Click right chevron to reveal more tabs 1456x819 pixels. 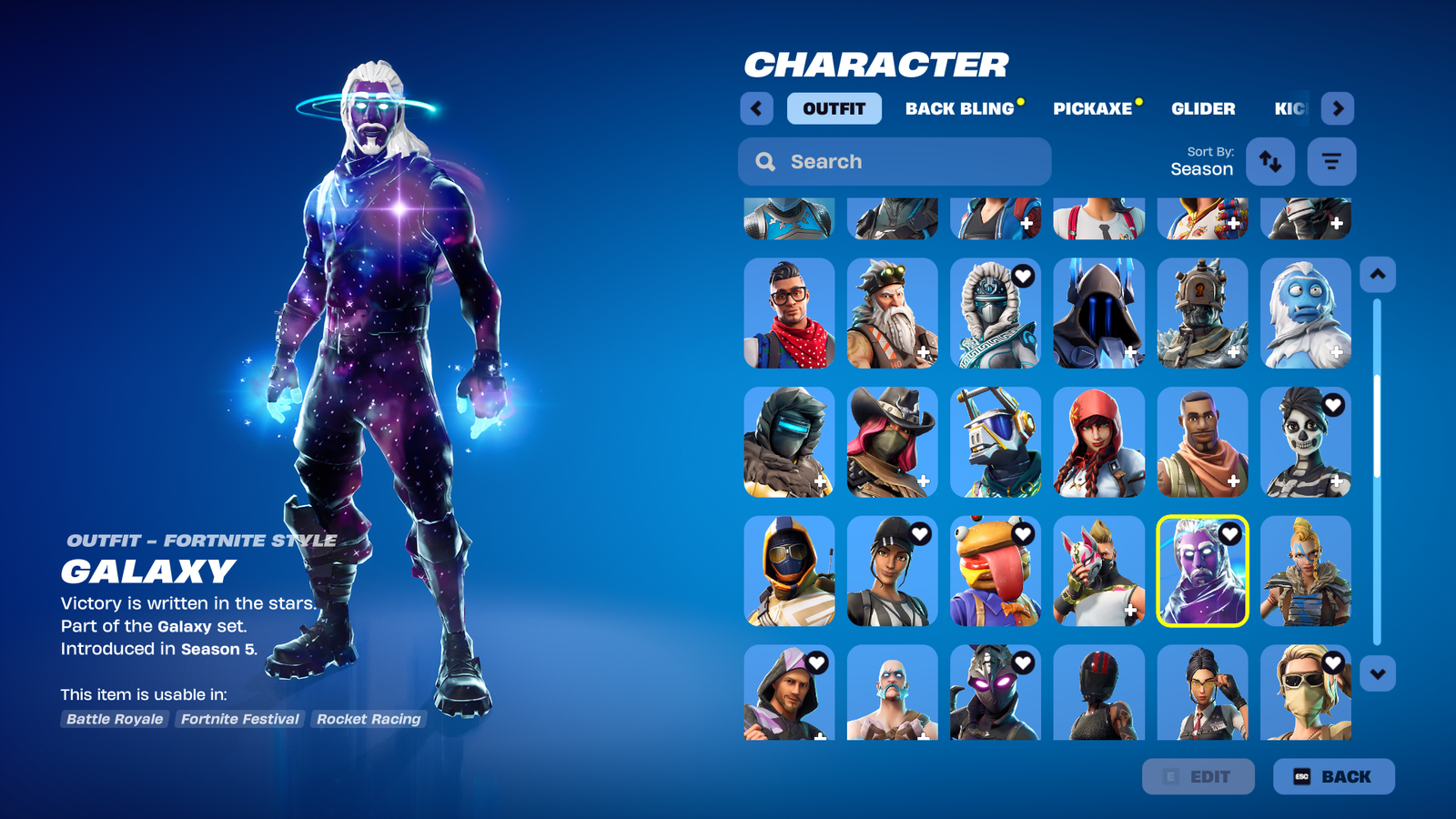coord(1339,108)
